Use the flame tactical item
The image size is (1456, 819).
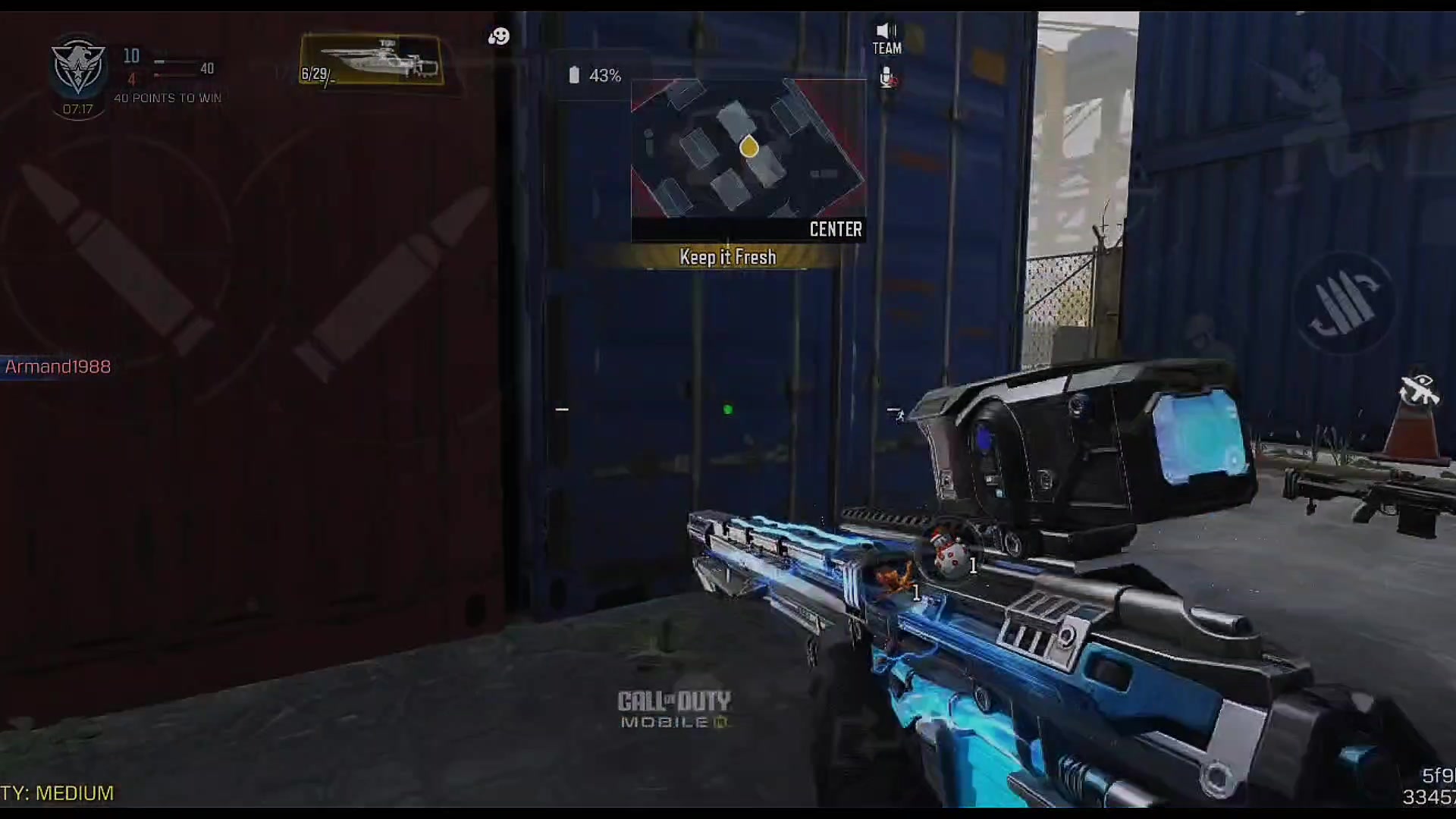(x=895, y=580)
